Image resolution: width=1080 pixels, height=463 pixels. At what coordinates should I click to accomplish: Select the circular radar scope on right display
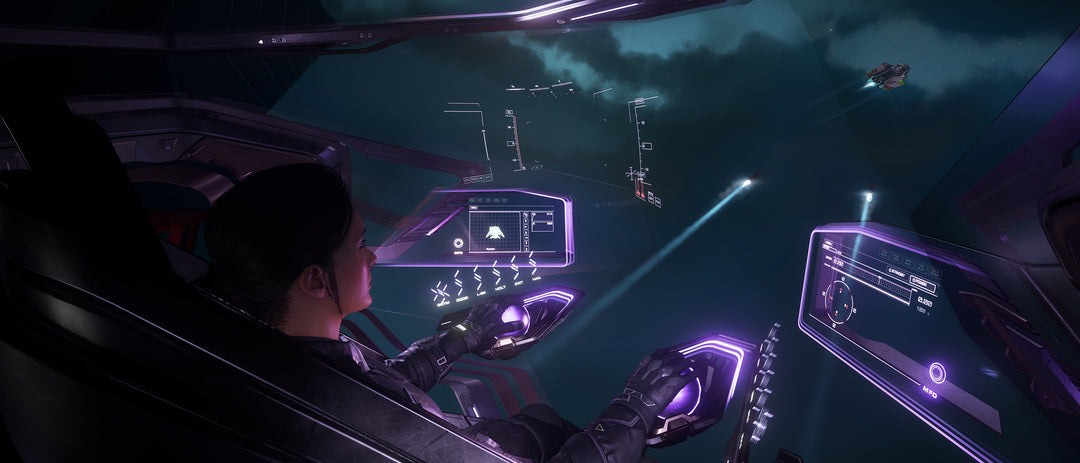[838, 298]
